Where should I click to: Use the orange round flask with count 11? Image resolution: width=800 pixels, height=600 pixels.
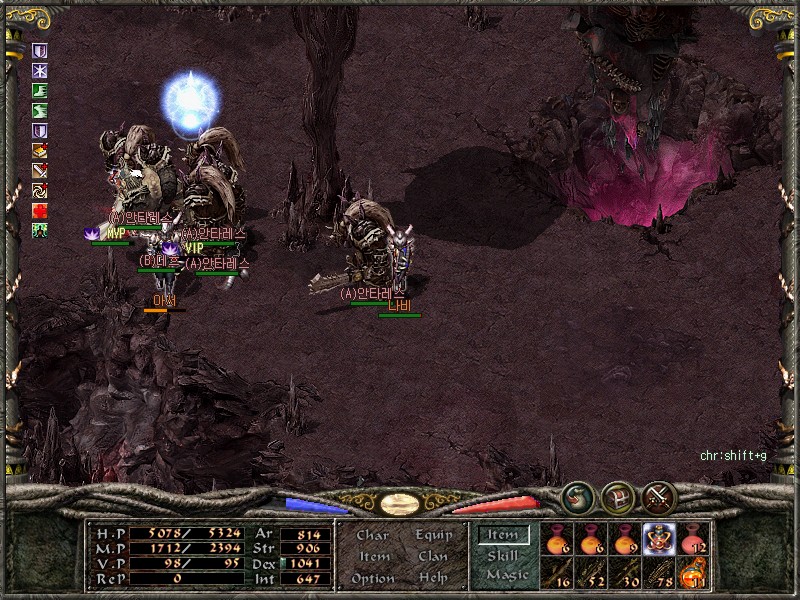point(693,573)
